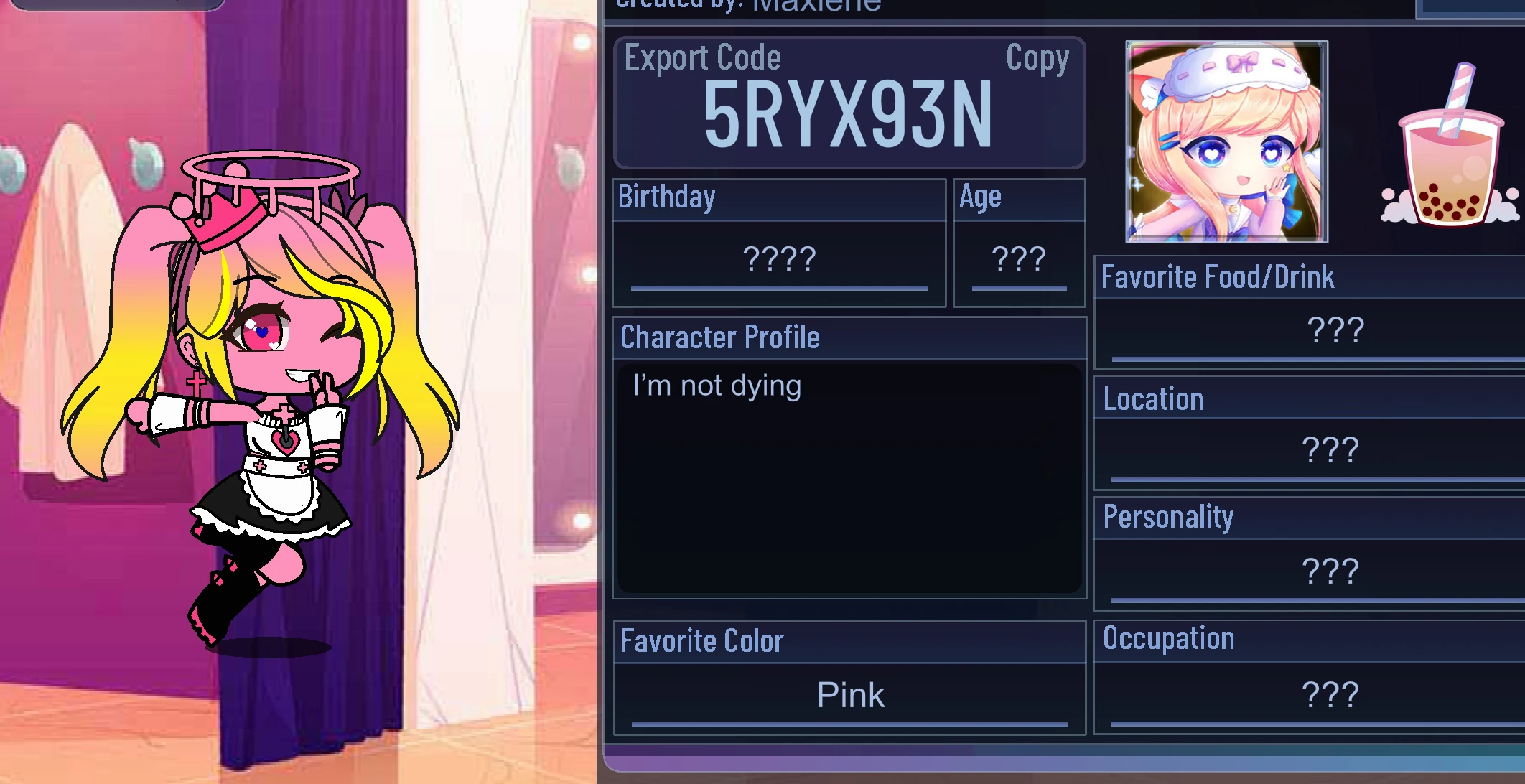
Task: Click the Character Profile section header
Action: pos(720,336)
